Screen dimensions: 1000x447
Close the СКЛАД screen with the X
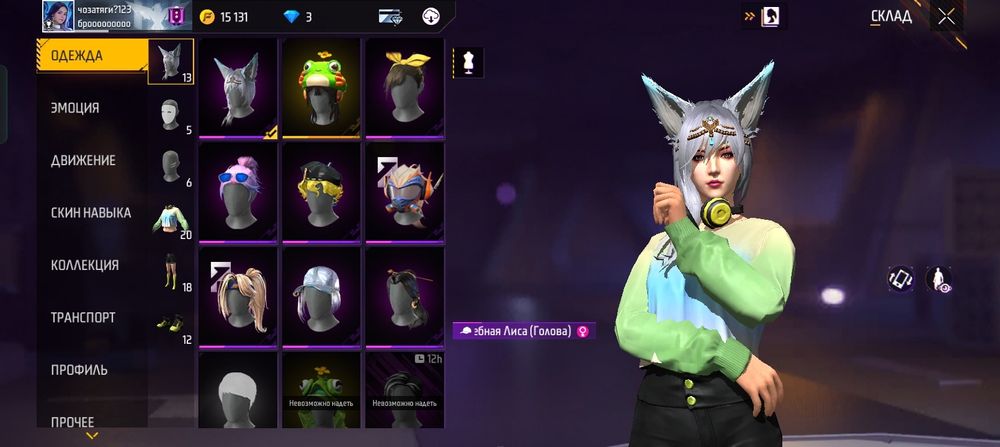[946, 16]
